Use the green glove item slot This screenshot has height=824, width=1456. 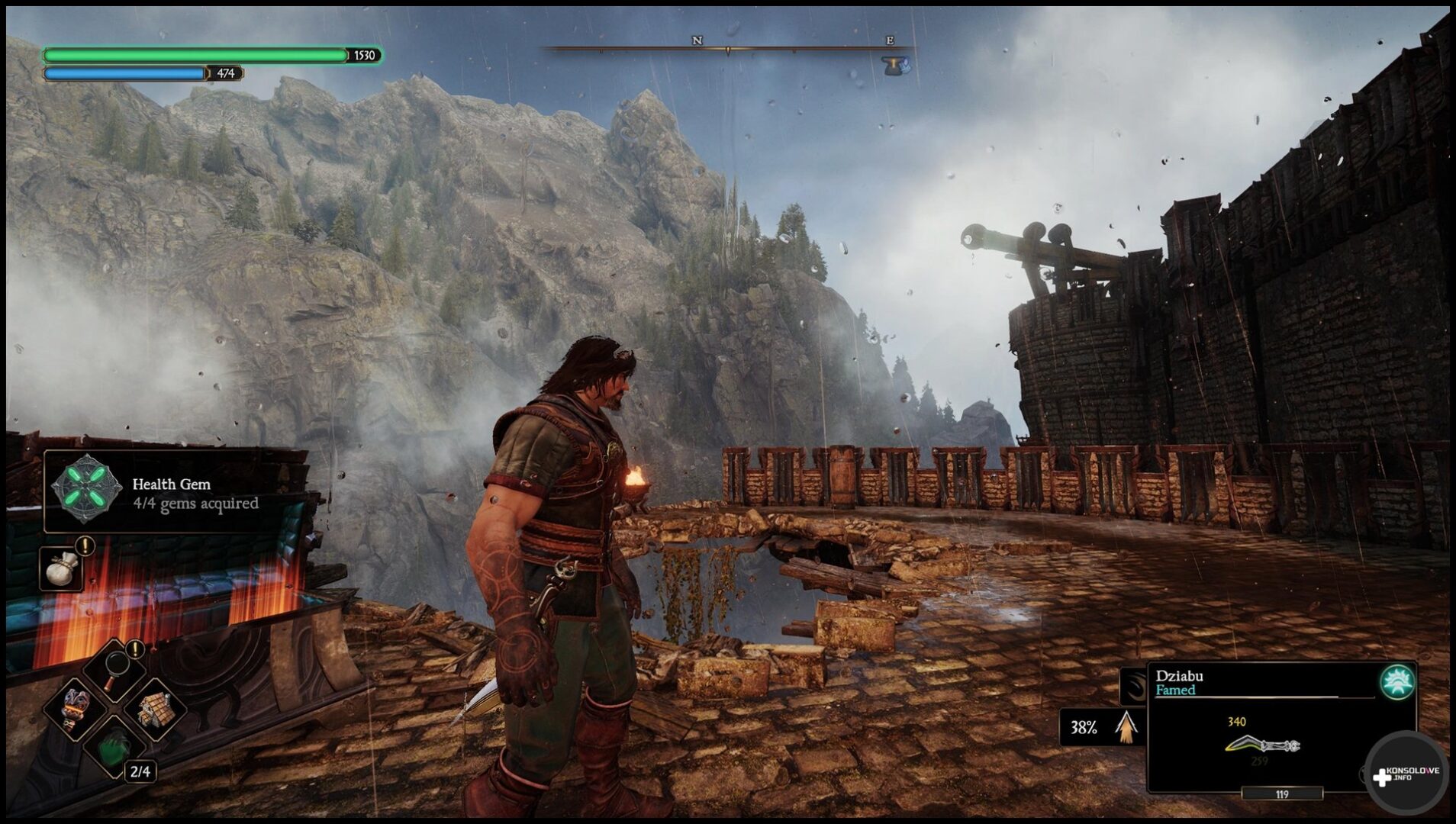114,748
